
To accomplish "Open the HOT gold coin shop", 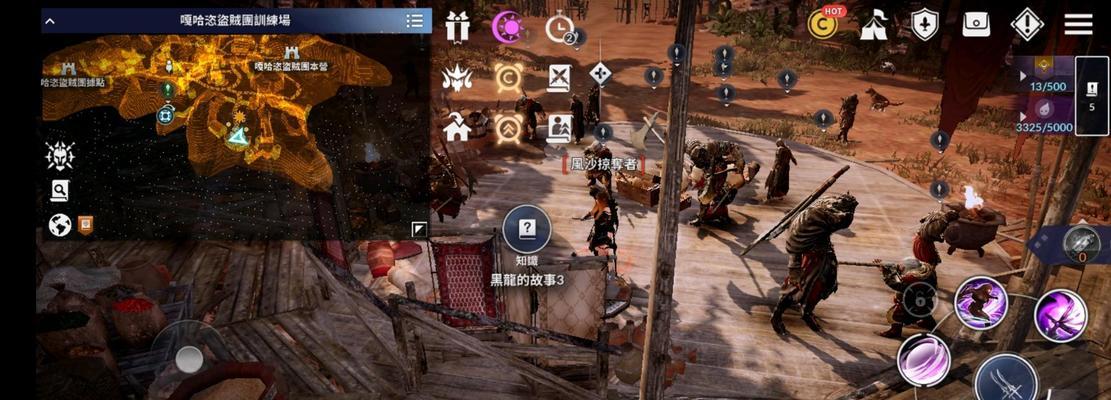I will (823, 24).
